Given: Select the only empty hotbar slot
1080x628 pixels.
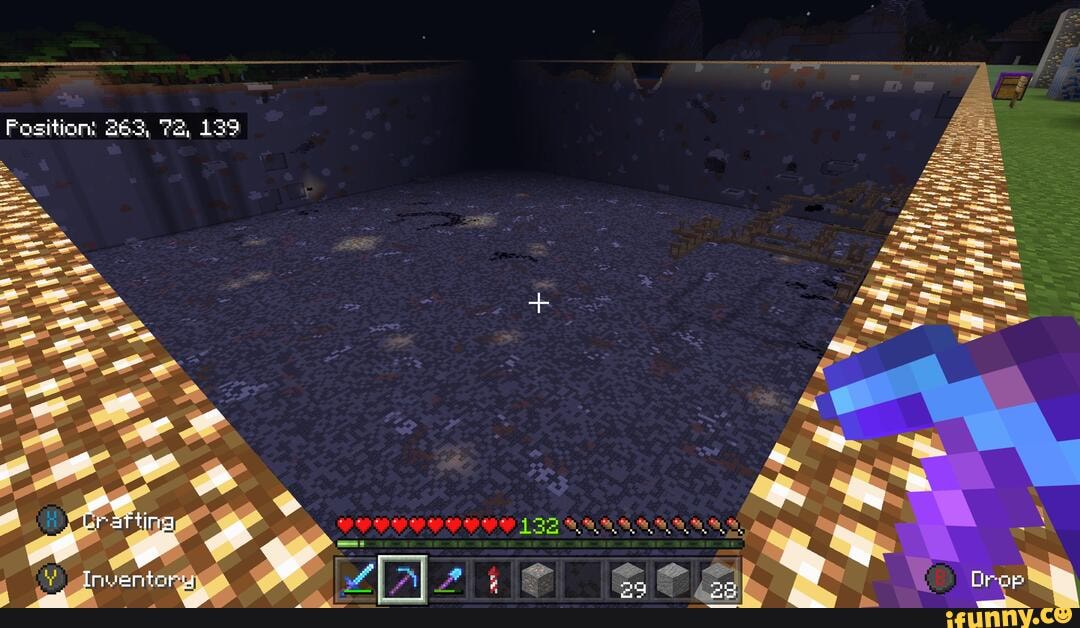Looking at the screenshot, I should (584, 580).
